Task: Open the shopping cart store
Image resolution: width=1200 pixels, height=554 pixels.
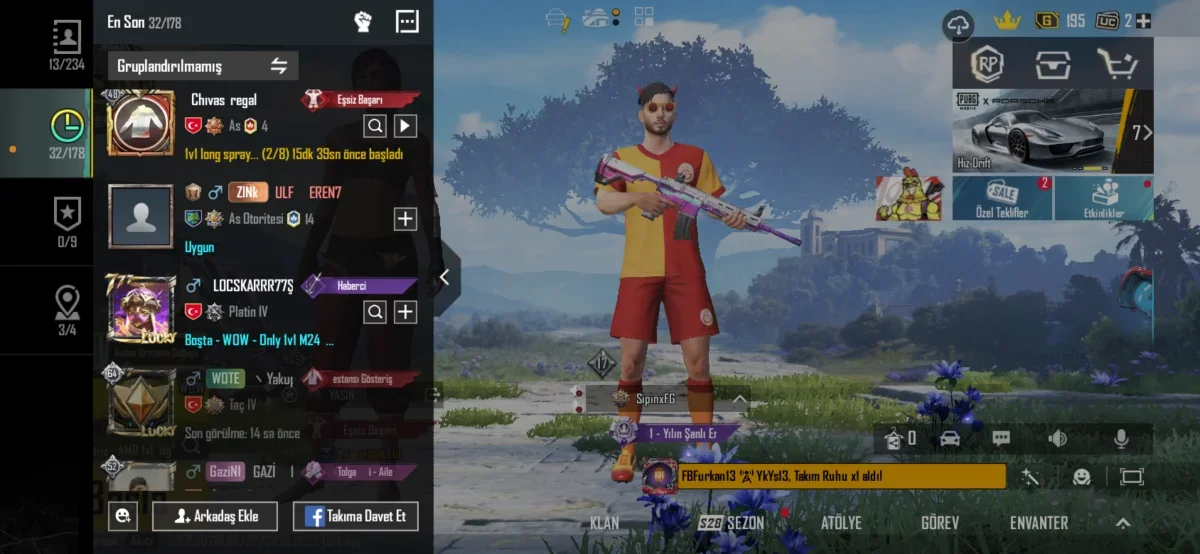Action: pyautogui.click(x=1116, y=65)
